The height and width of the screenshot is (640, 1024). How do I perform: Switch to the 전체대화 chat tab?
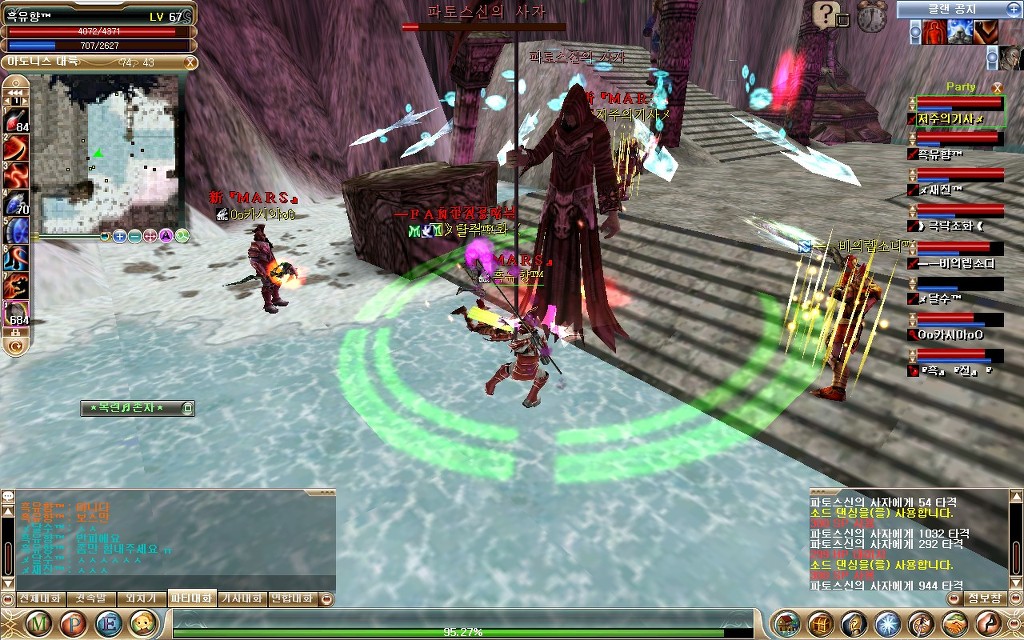[x=39, y=598]
